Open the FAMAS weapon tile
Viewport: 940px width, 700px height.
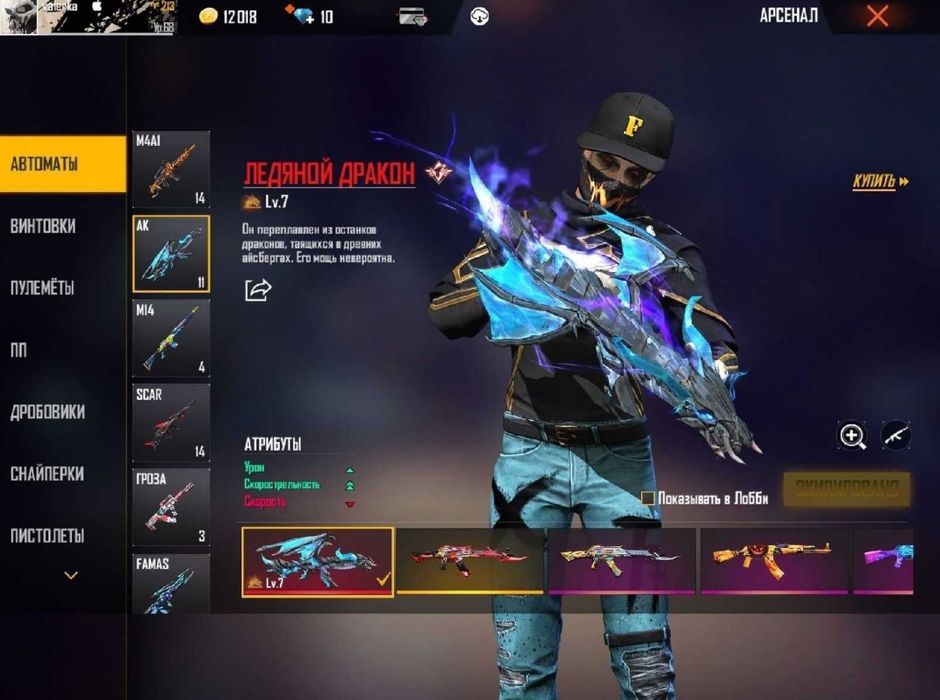point(171,584)
